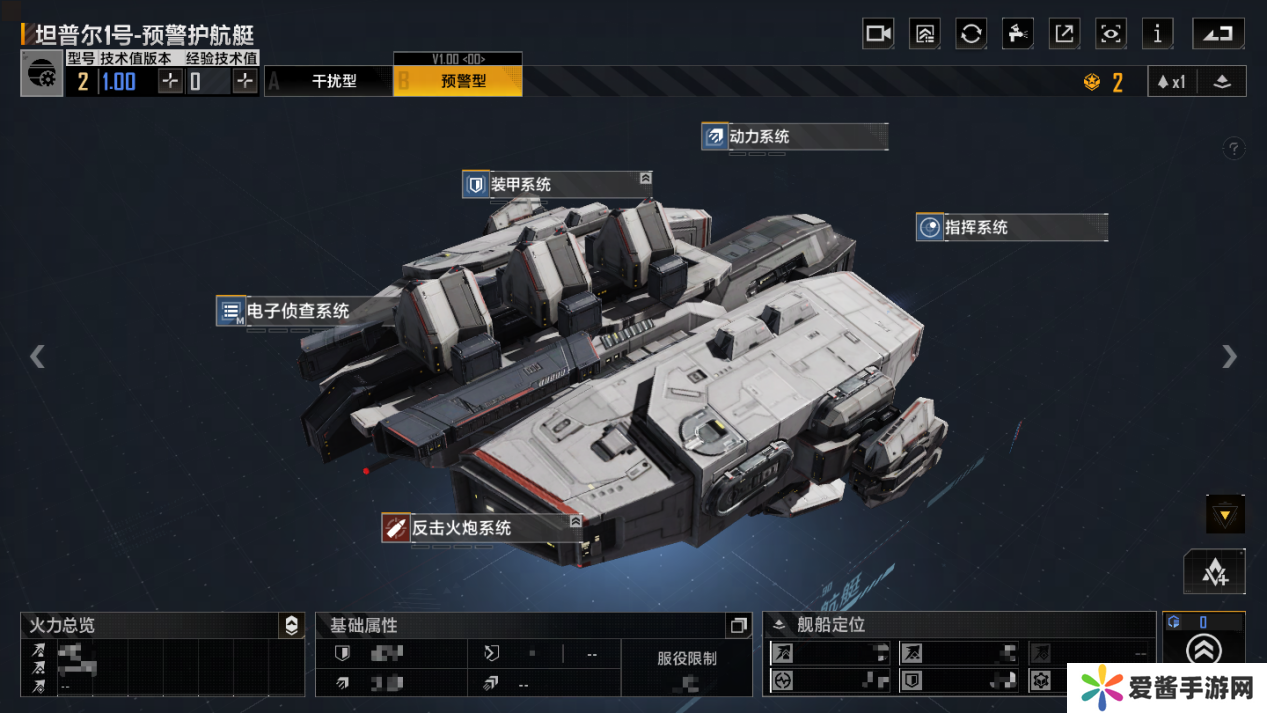
Task: Click the external share arrow icon
Action: pos(1065,33)
